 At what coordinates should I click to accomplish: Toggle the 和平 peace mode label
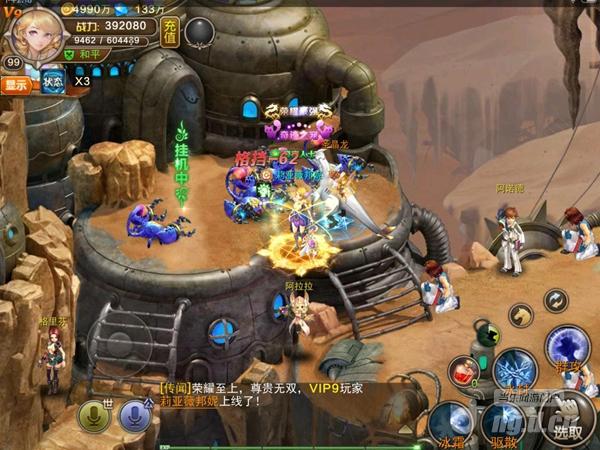(88, 55)
